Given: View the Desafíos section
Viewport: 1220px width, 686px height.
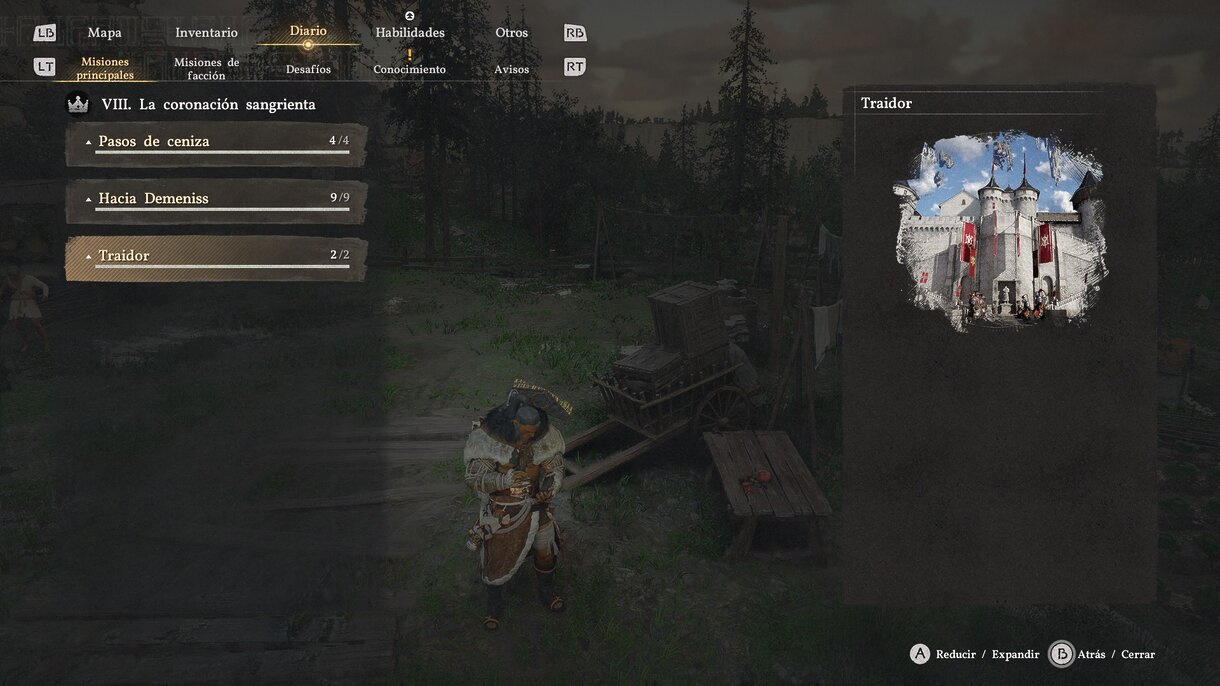Looking at the screenshot, I should click(x=308, y=70).
